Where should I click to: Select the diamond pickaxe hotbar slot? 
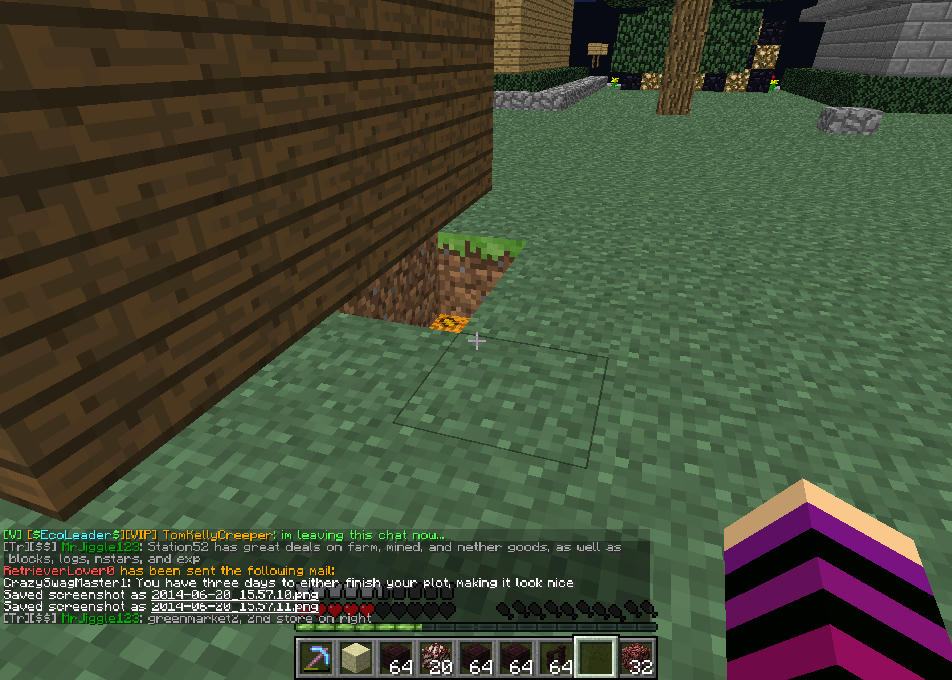coord(317,659)
